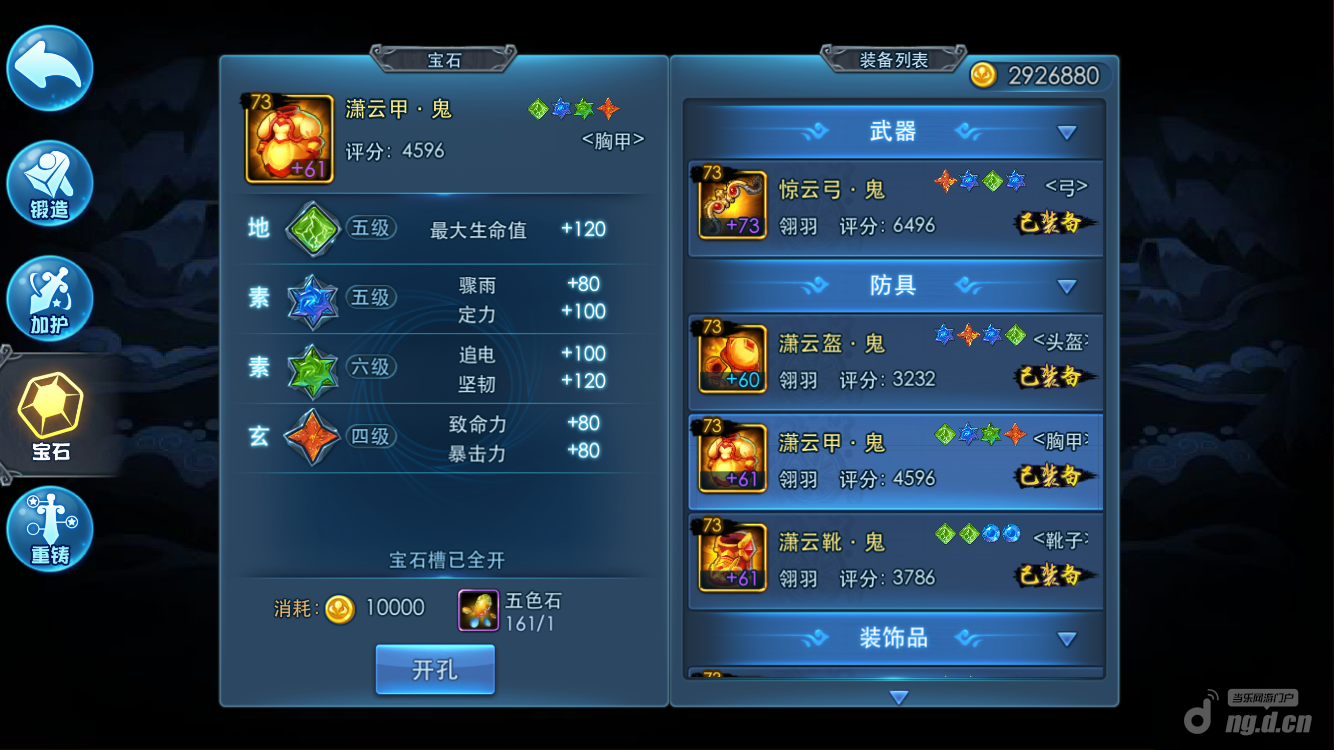The height and width of the screenshot is (750, 1334).
Task: Select the 宝石 gem tab
Action: click(x=51, y=414)
